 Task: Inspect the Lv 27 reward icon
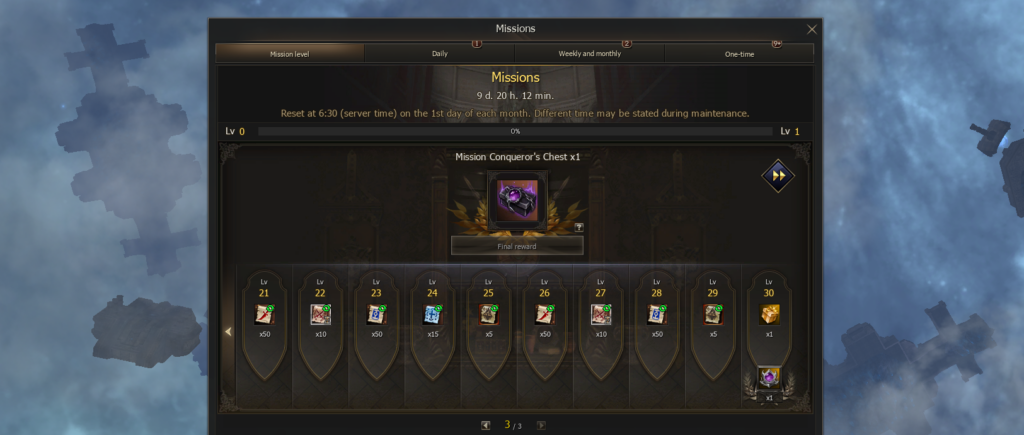(x=600, y=315)
